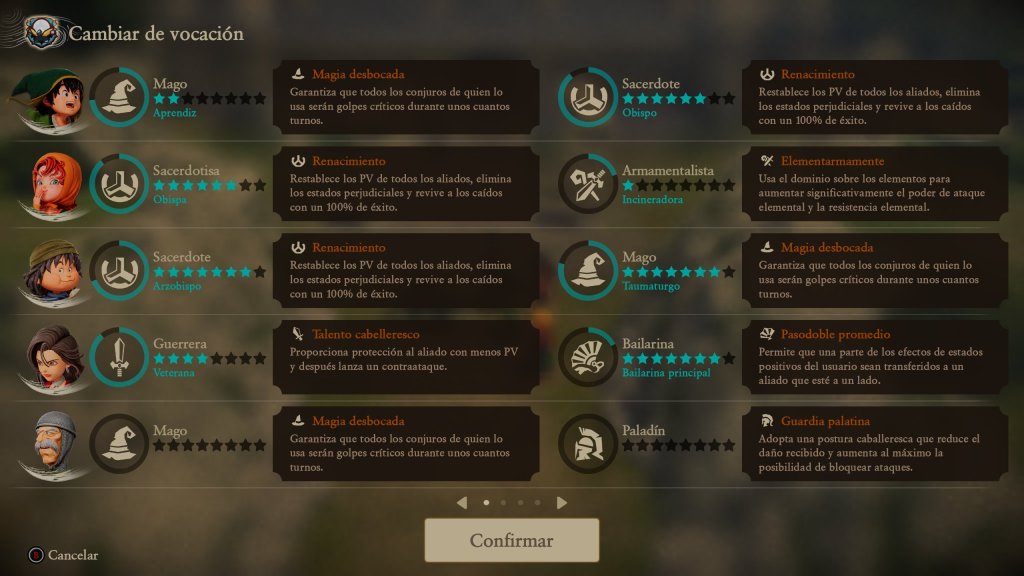Confirm the vocation change with Confirmar
Screen dimensions: 1024x576
(x=511, y=541)
